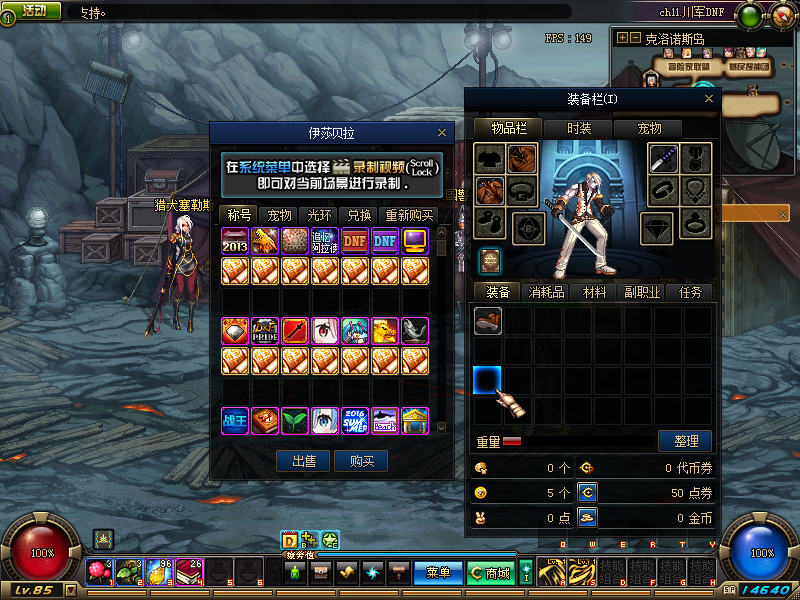800x600 pixels.
Task: Open the 菜单 menu button
Action: point(438,573)
